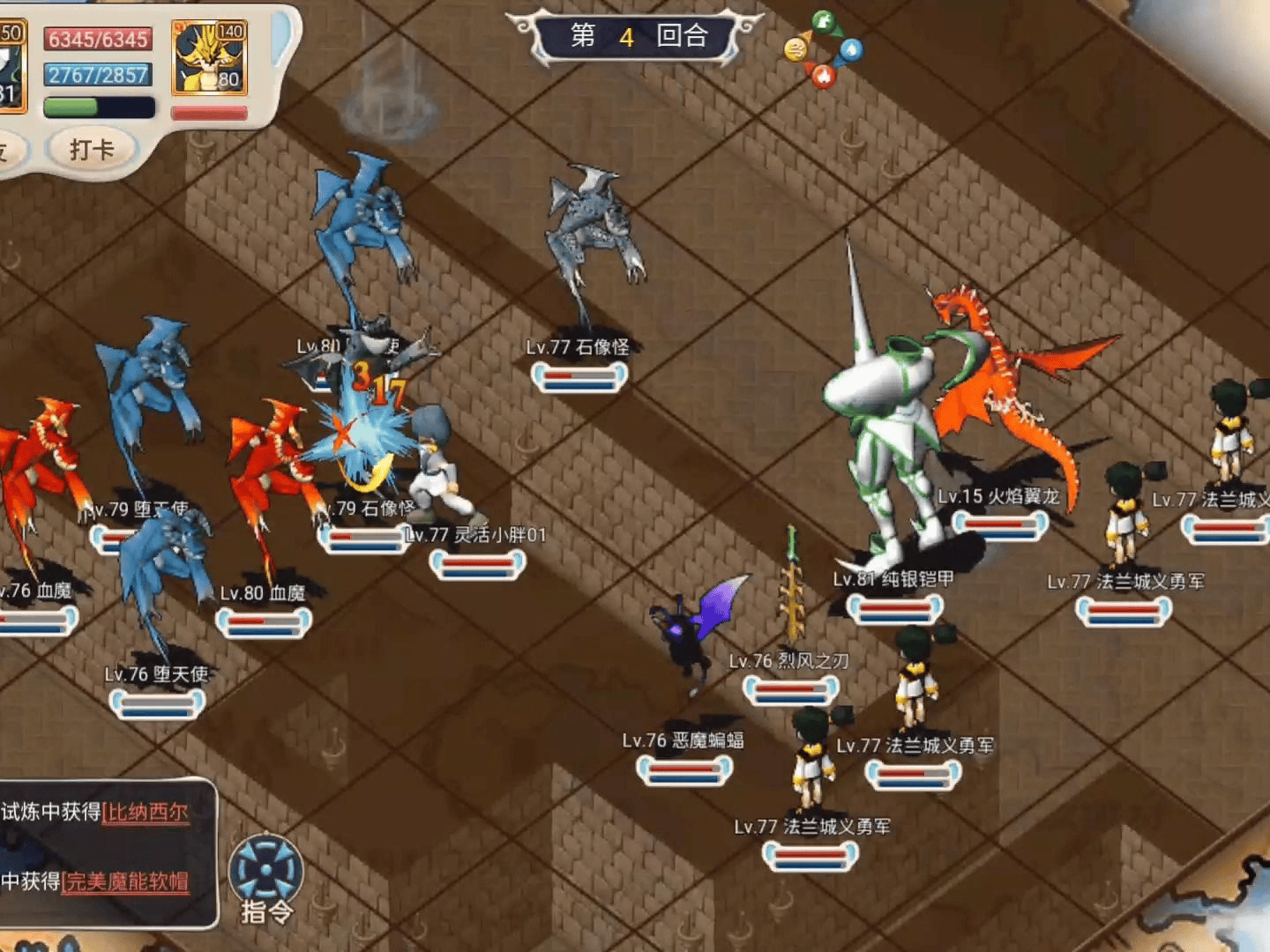Open the 指令 command menu
This screenshot has height=952, width=1270.
click(265, 878)
